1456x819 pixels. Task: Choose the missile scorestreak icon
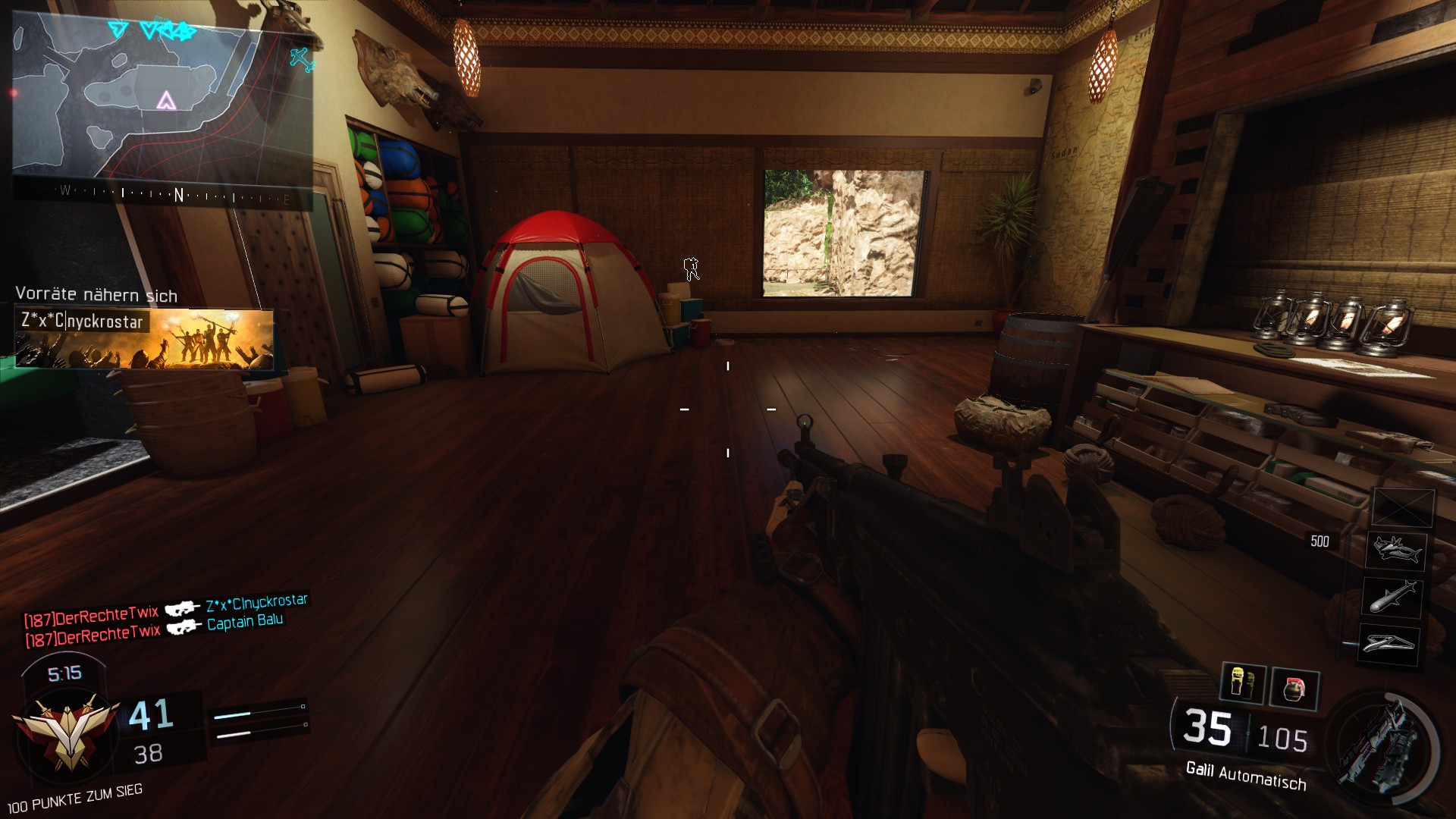1392,597
